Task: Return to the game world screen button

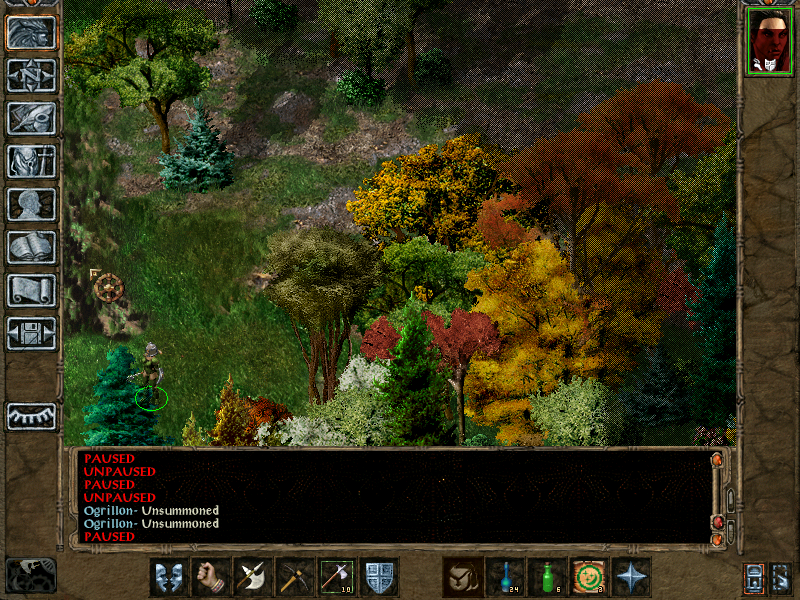Action: [x=31, y=33]
